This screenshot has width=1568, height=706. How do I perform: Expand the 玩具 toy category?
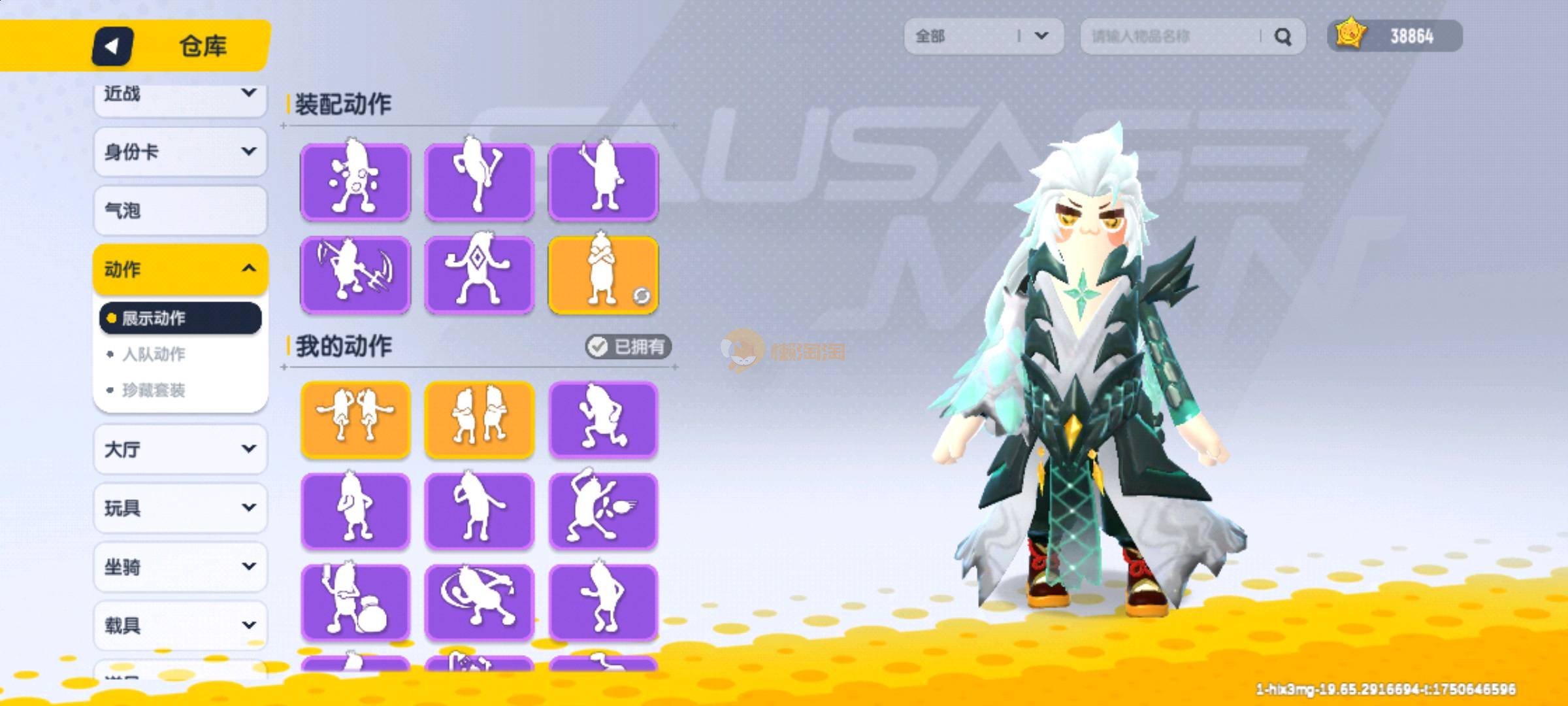pos(180,508)
